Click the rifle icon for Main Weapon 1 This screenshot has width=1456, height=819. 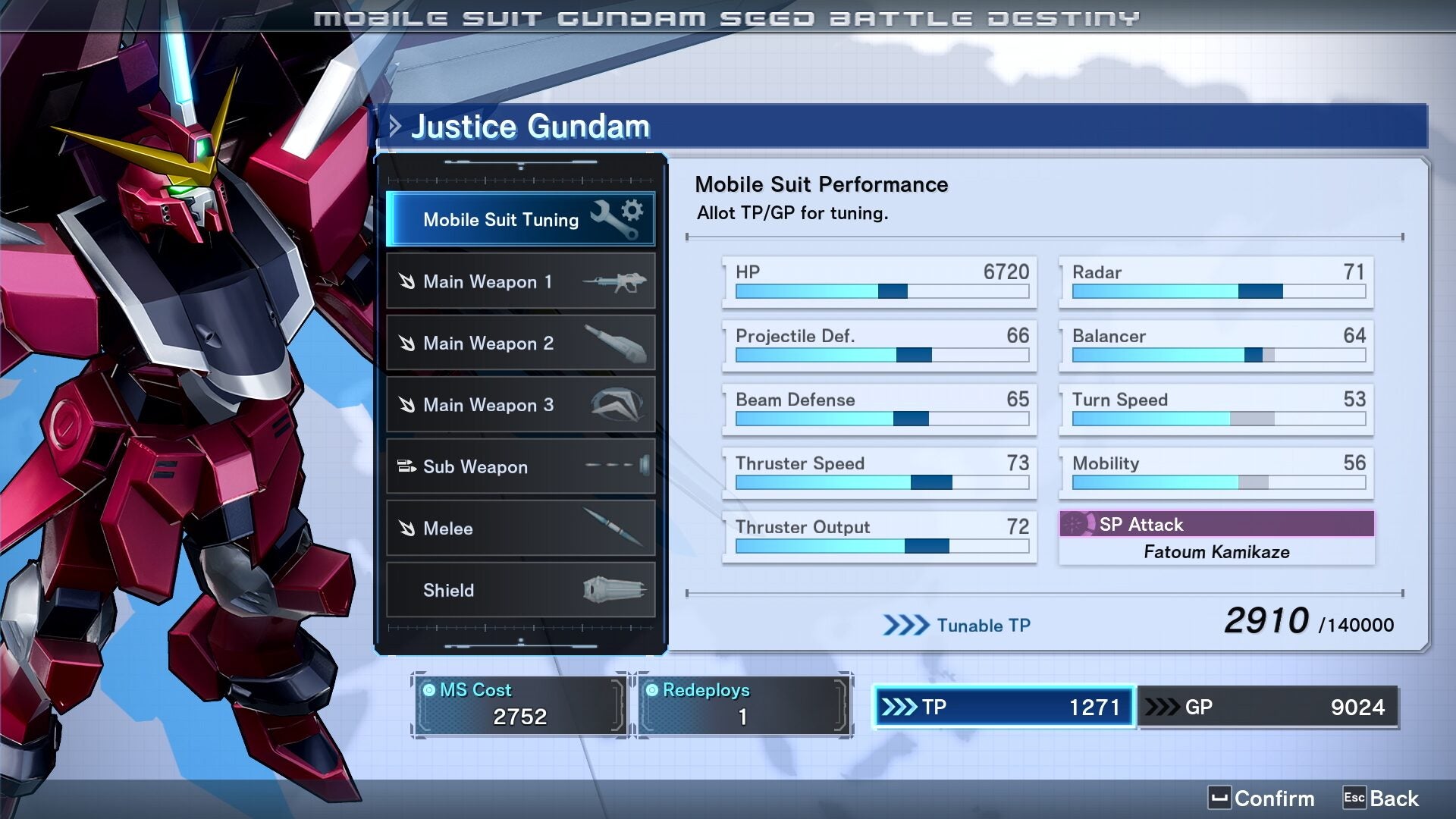[616, 281]
